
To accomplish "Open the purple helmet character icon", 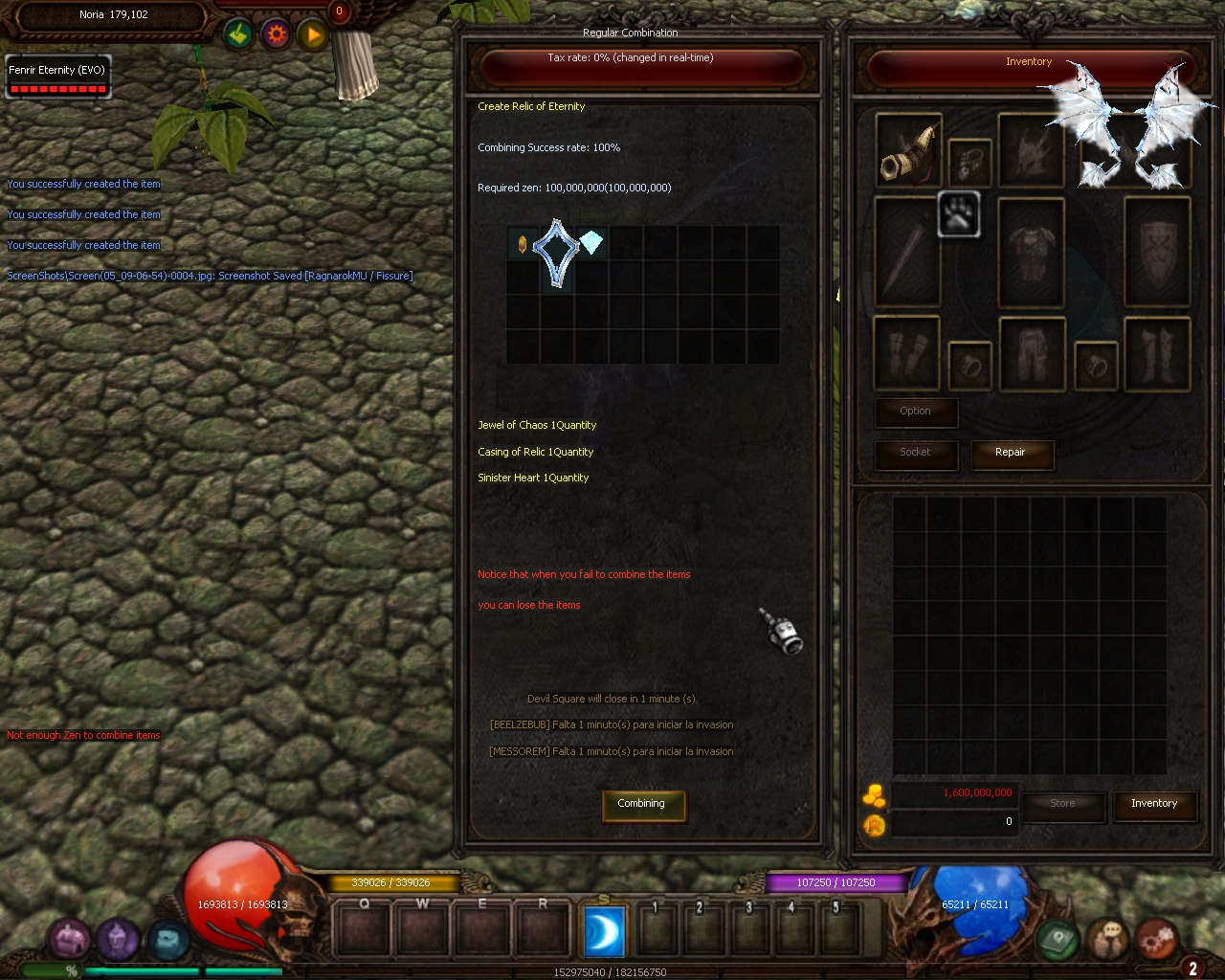I will pyautogui.click(x=119, y=939).
